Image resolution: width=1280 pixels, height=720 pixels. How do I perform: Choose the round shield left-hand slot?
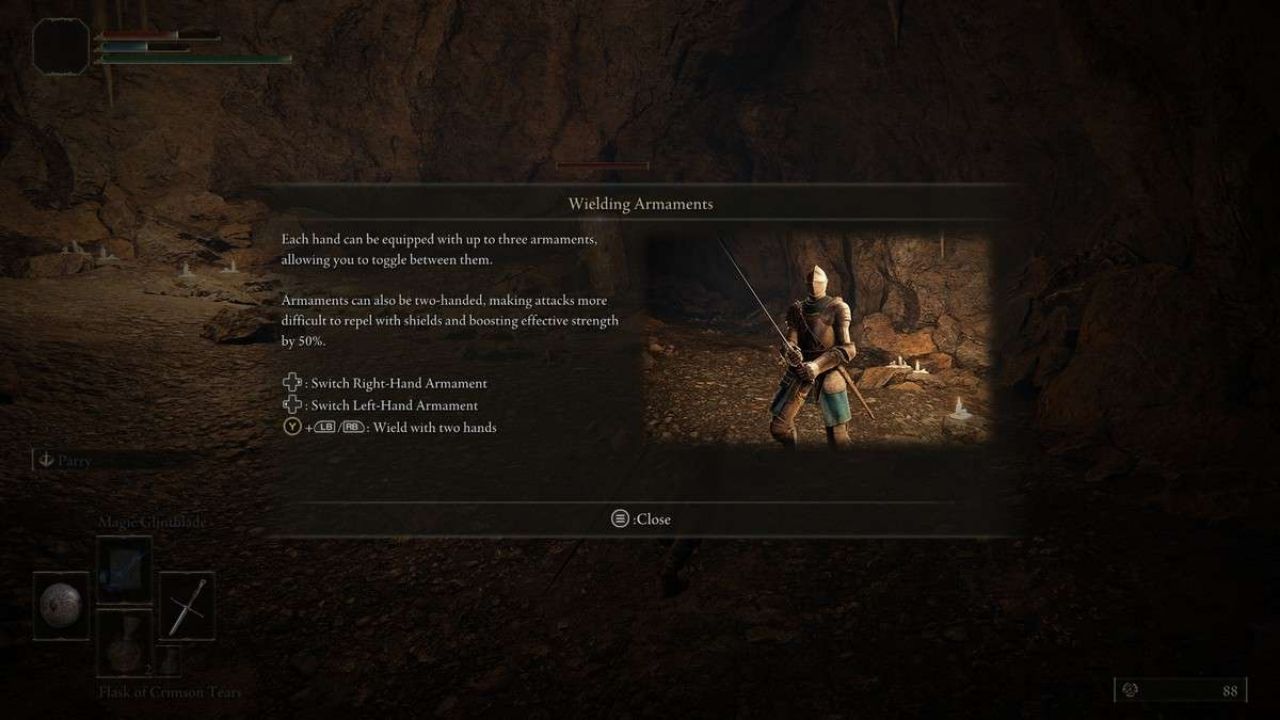[61, 606]
